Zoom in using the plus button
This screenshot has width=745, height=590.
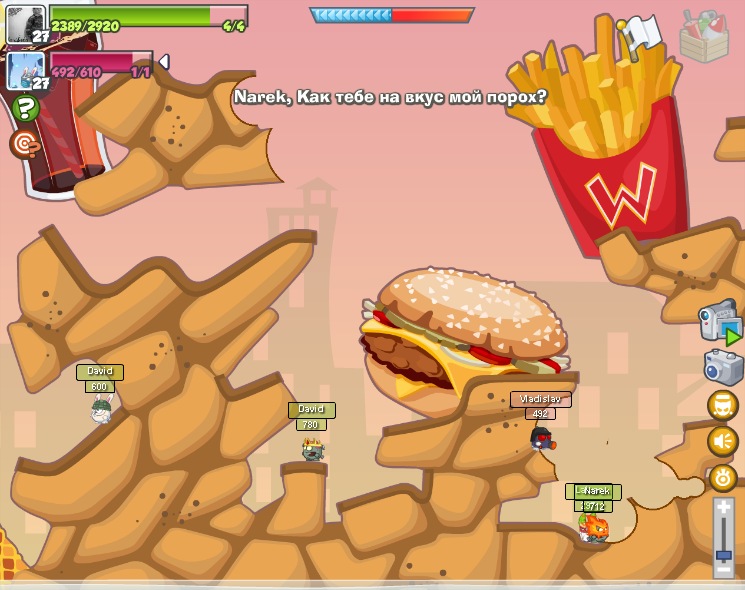click(x=724, y=508)
